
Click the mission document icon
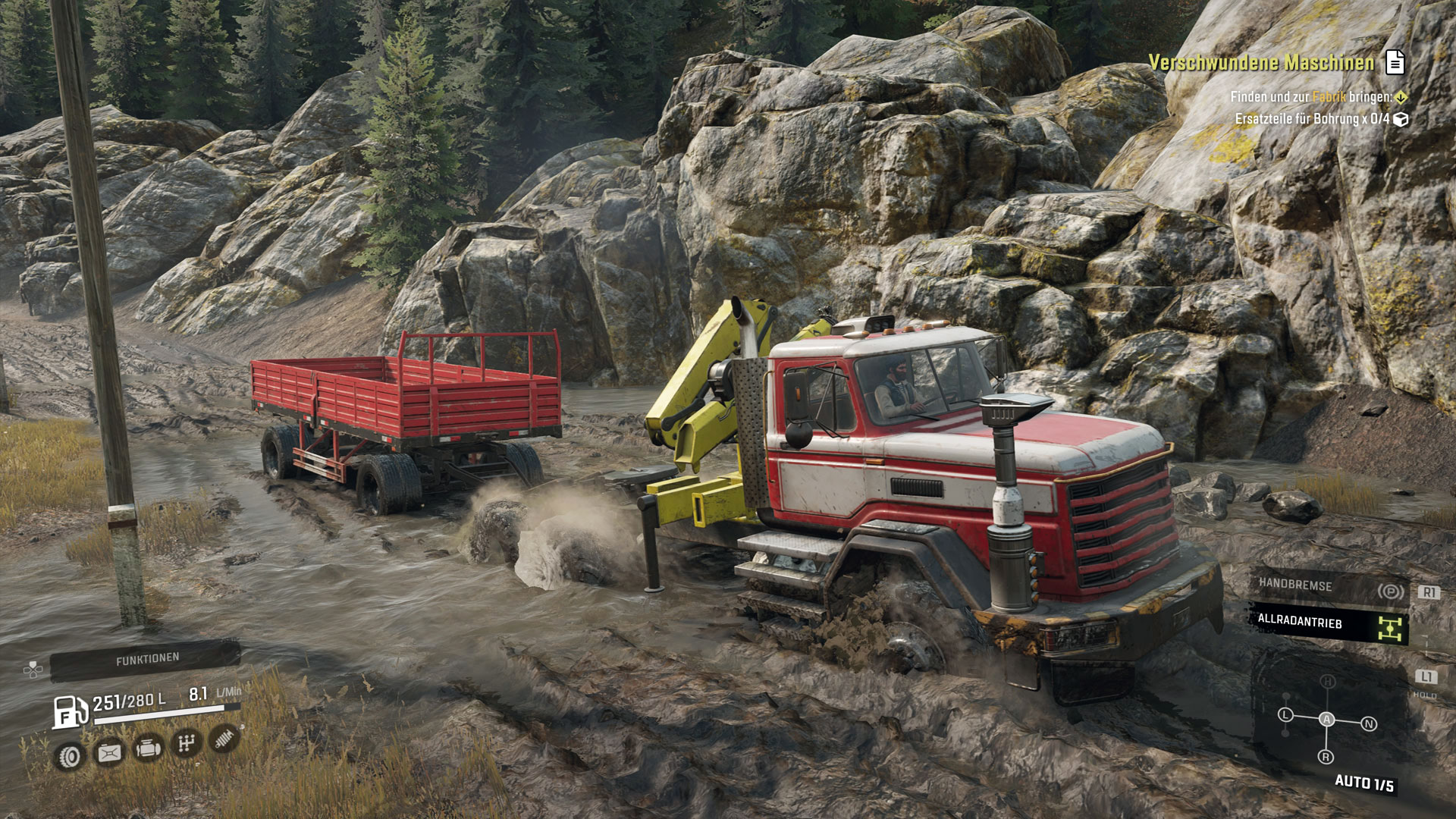click(x=1395, y=62)
